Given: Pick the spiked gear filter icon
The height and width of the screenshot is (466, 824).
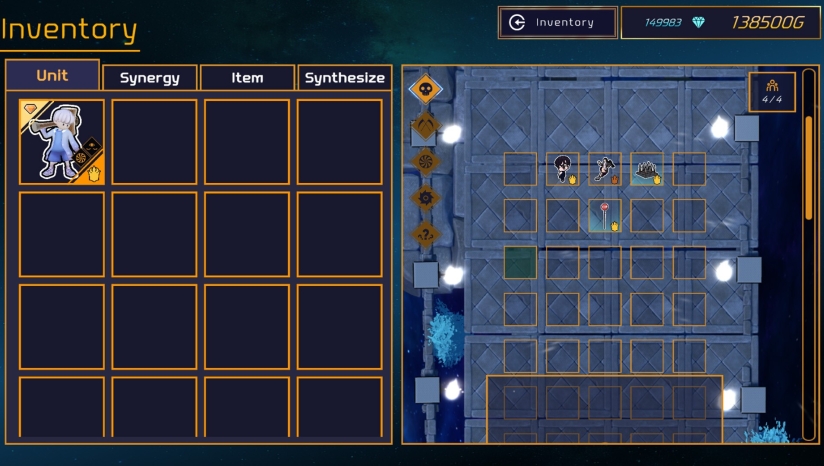Looking at the screenshot, I should coord(426,197).
